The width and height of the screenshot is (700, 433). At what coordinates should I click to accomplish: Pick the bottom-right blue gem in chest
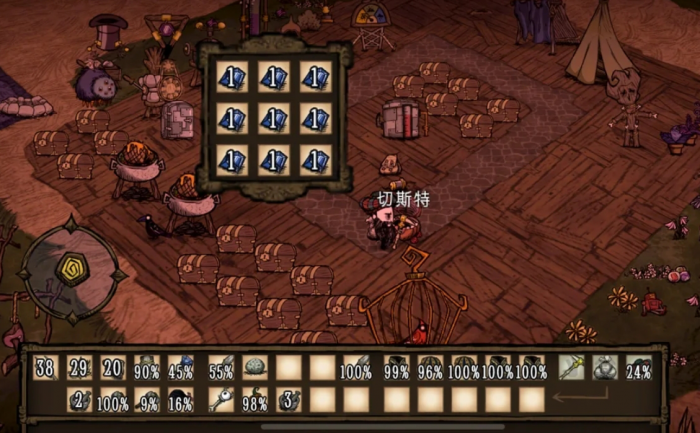click(315, 161)
